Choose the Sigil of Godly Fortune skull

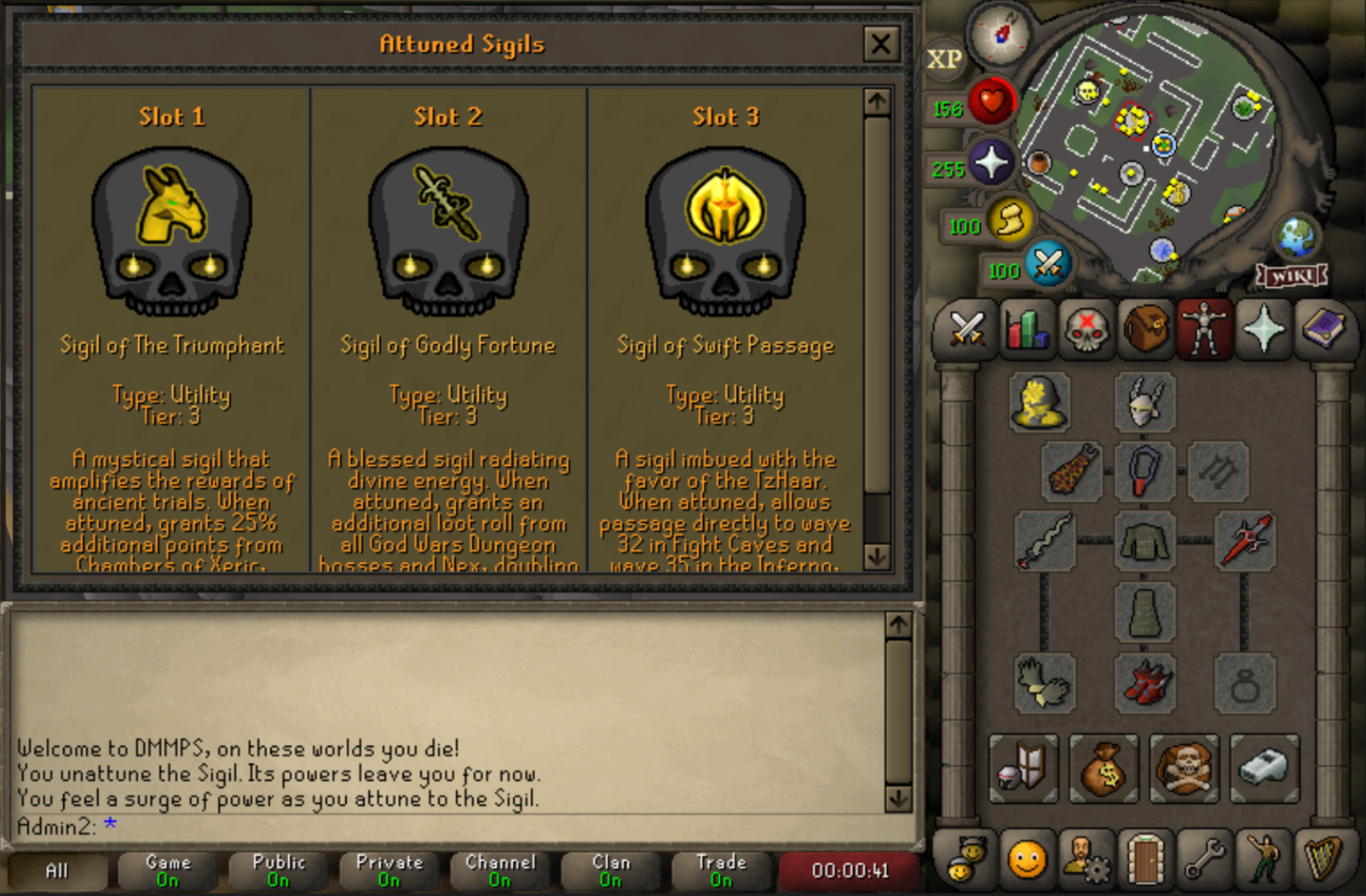coord(448,232)
